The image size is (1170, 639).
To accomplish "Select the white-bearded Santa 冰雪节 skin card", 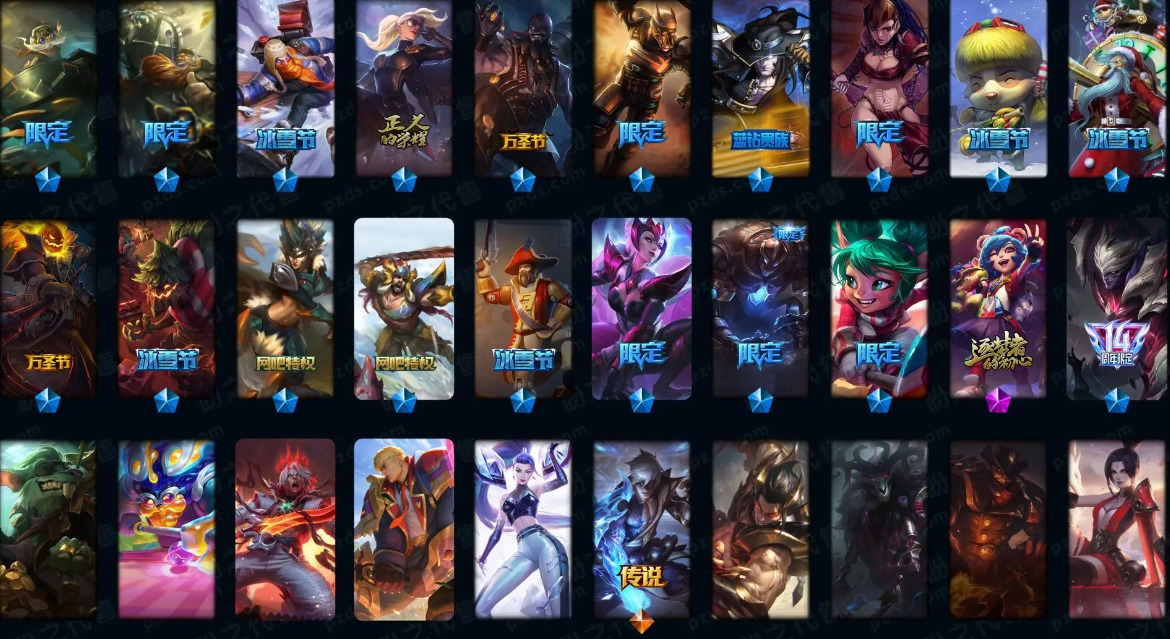I will (x=1116, y=88).
